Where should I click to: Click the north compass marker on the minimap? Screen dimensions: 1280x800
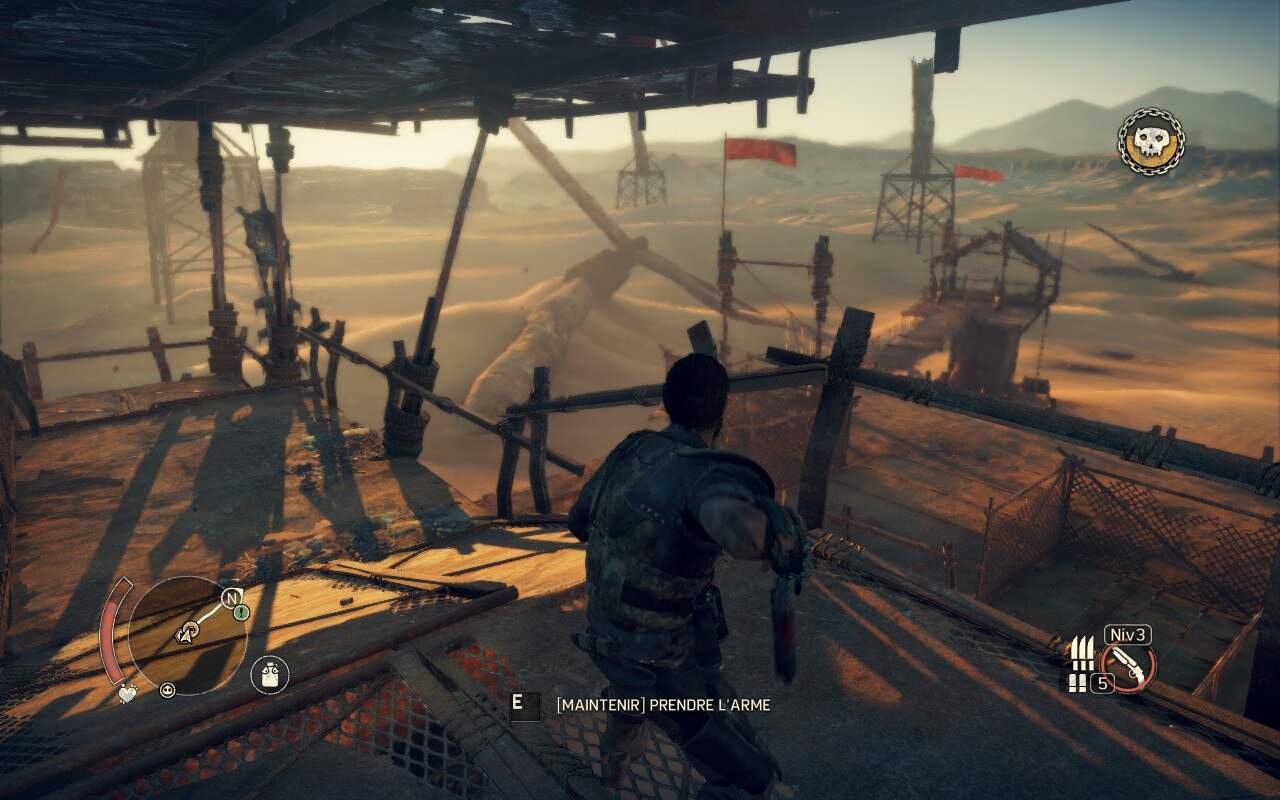pos(231,598)
